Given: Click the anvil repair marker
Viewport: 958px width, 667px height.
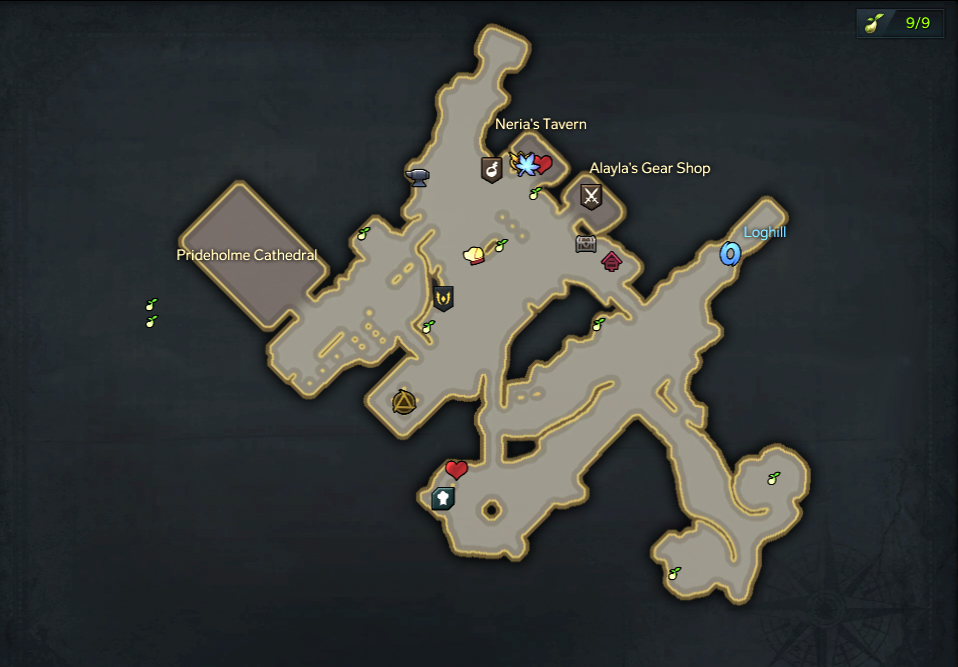Looking at the screenshot, I should (x=417, y=177).
